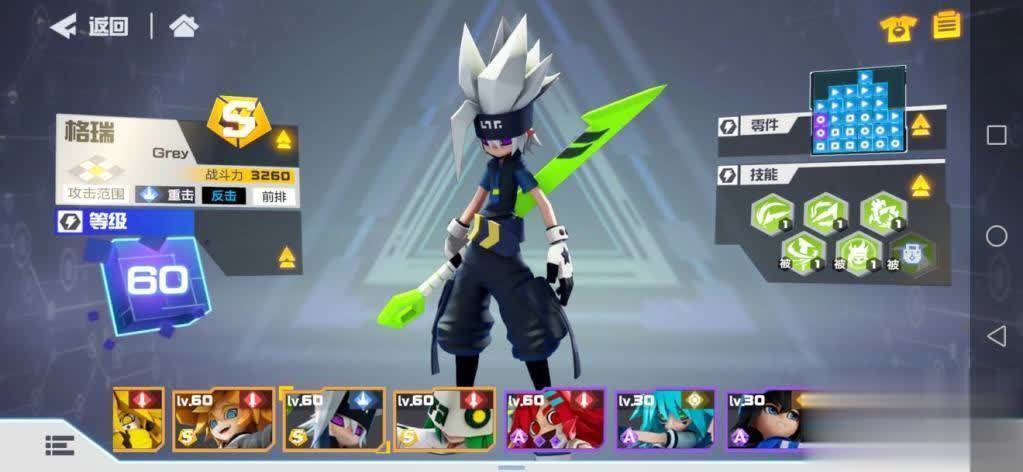Return to the home screen
The height and width of the screenshot is (472, 1023).
click(x=183, y=26)
